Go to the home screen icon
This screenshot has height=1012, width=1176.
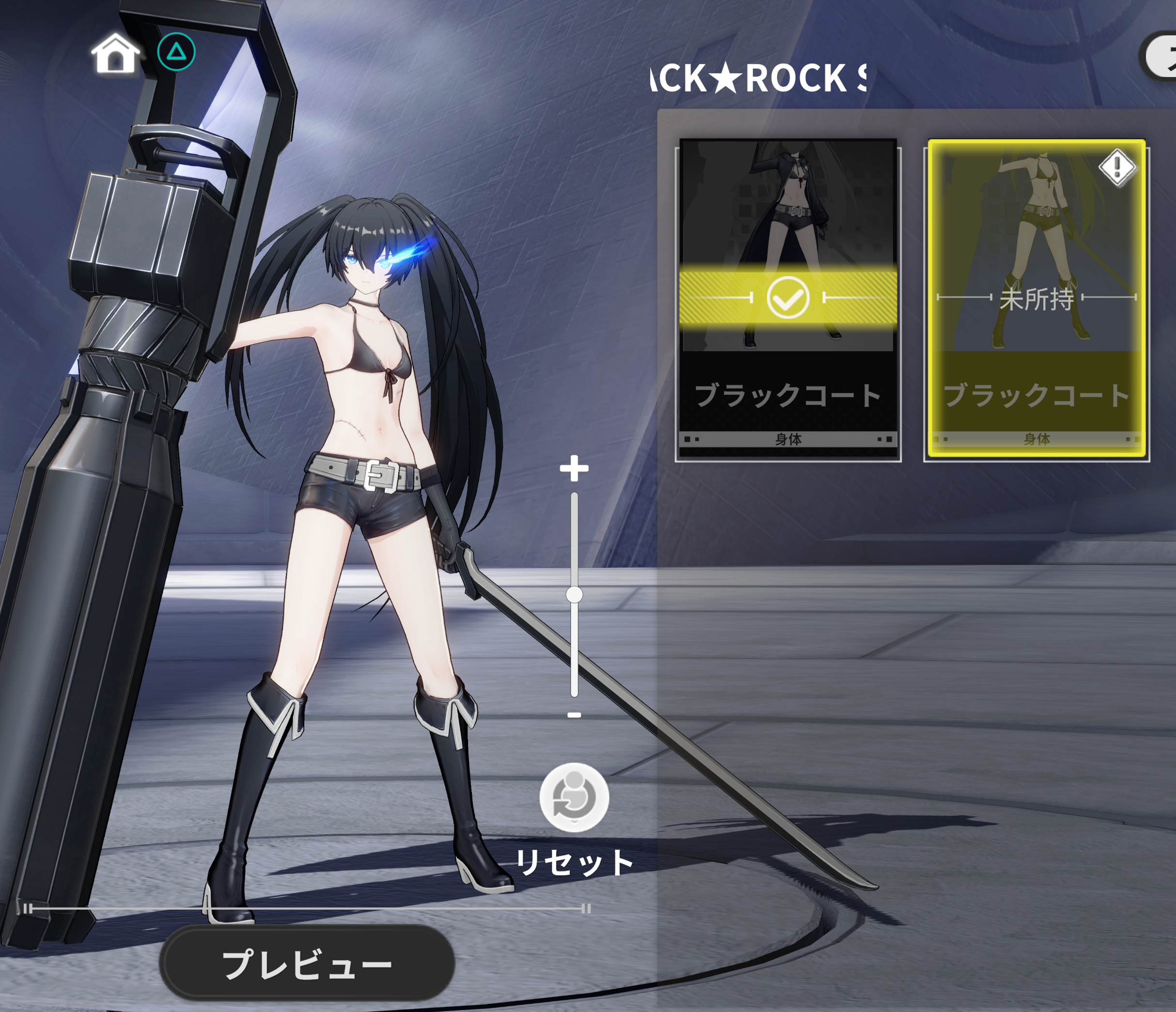[115, 53]
